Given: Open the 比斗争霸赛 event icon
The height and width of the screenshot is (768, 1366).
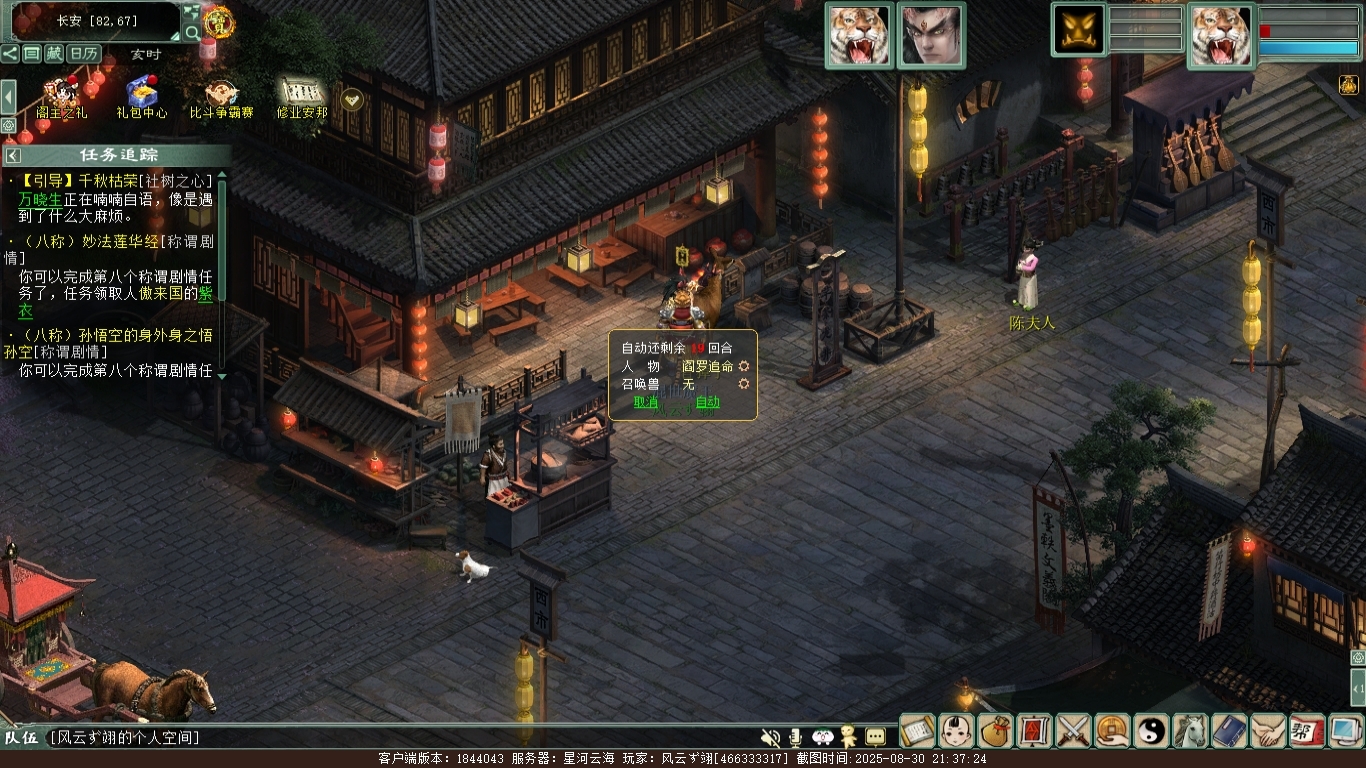Looking at the screenshot, I should 219,94.
